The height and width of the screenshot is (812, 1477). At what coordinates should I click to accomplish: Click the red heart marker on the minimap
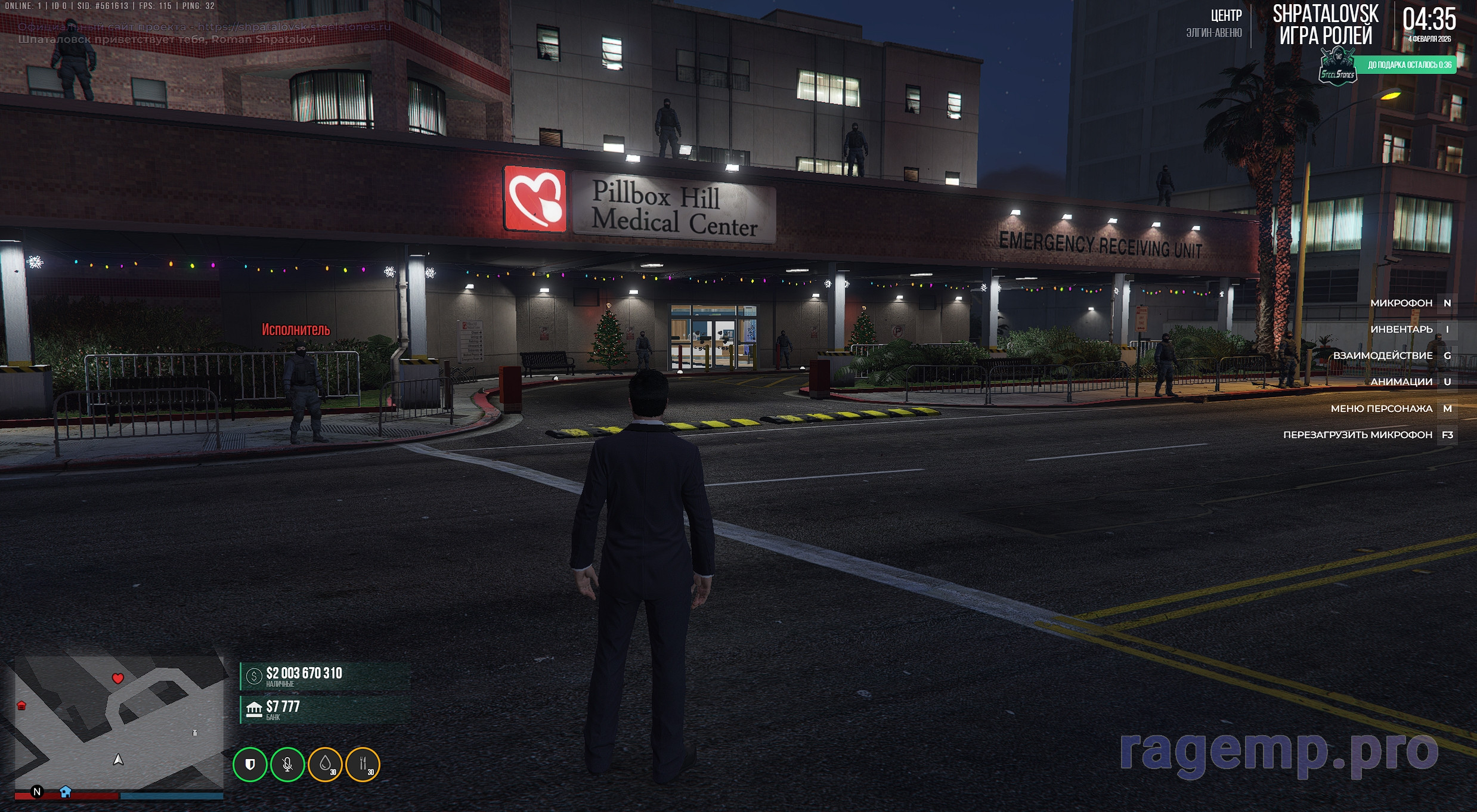(x=117, y=678)
